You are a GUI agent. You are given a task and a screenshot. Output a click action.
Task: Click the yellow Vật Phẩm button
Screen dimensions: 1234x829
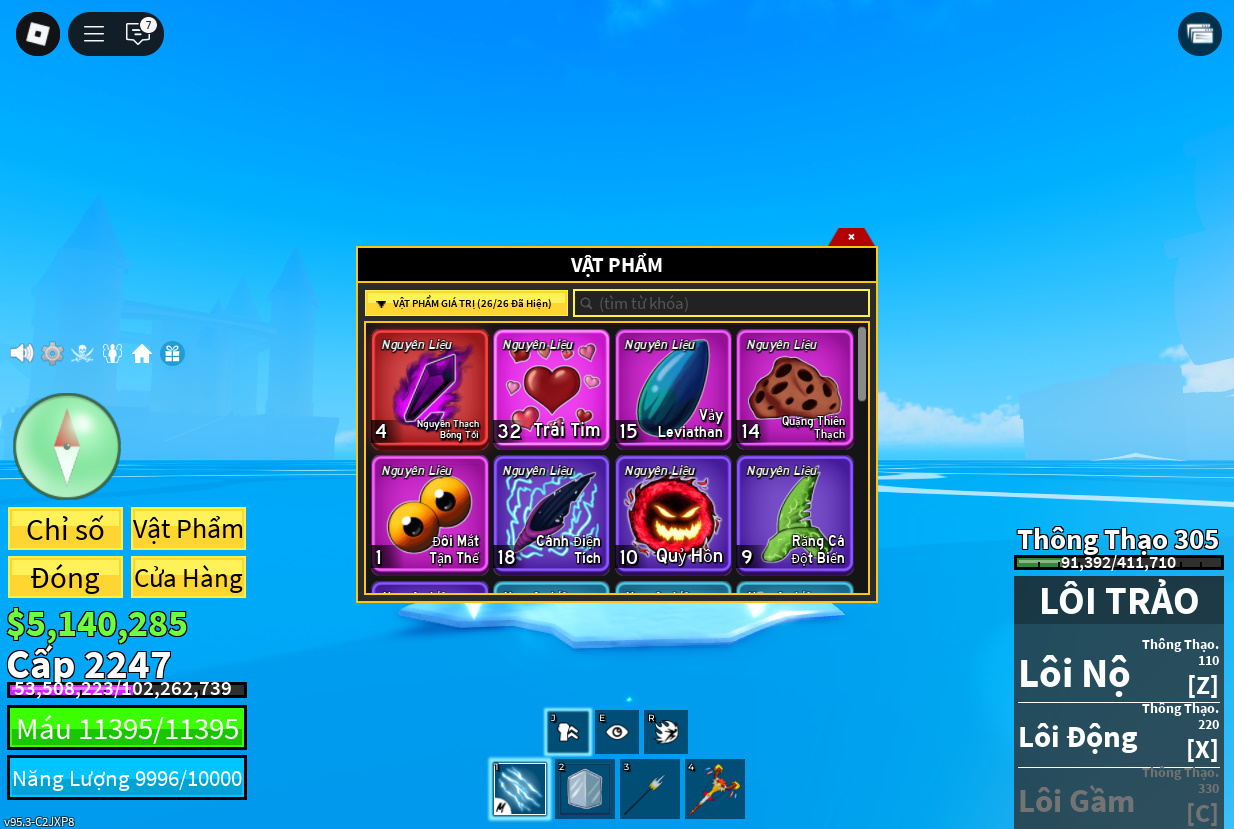click(x=188, y=529)
